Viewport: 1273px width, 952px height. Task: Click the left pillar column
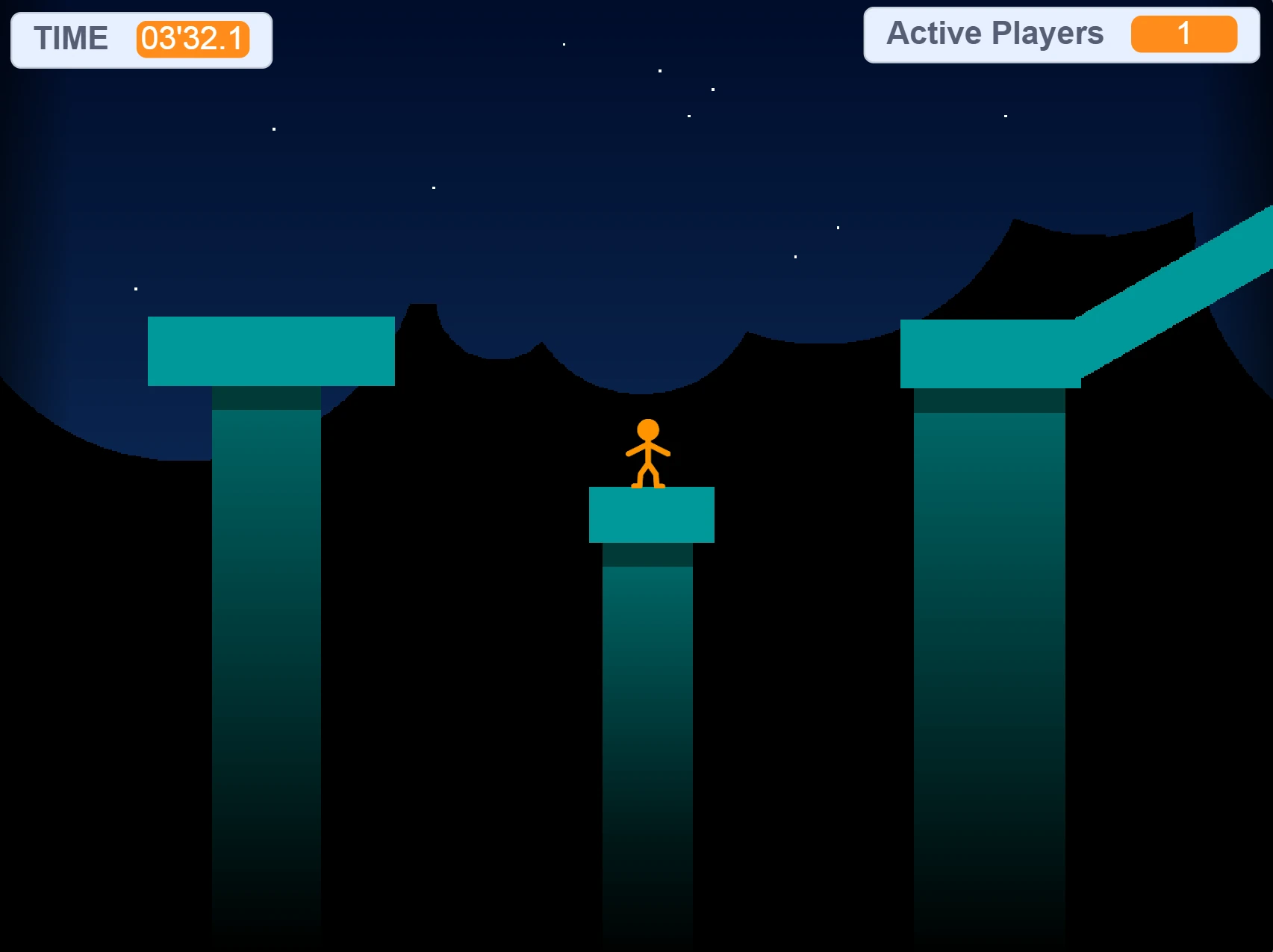coord(267,635)
